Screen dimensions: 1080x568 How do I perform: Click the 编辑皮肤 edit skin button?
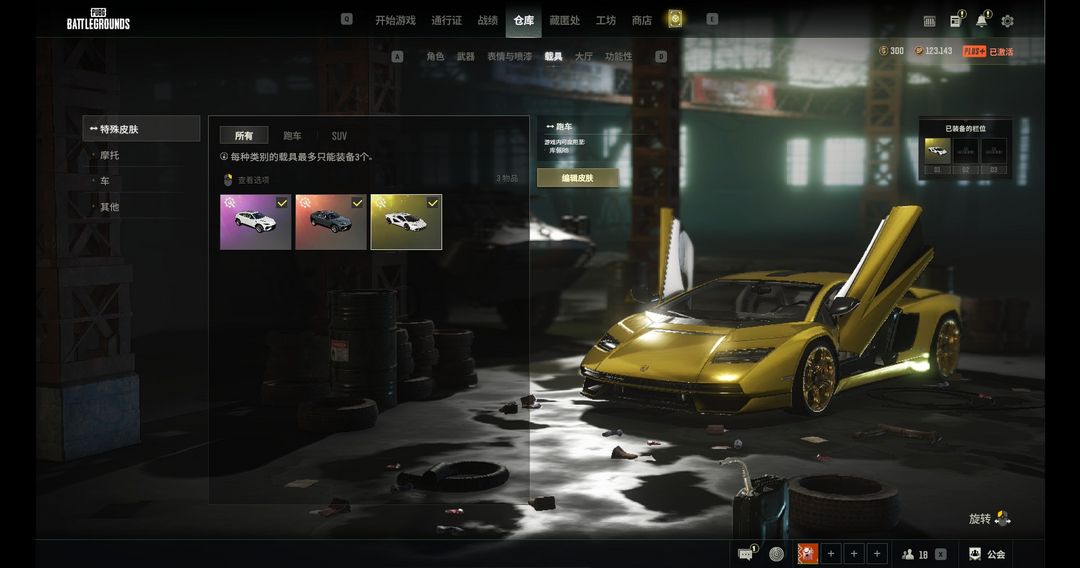577,178
